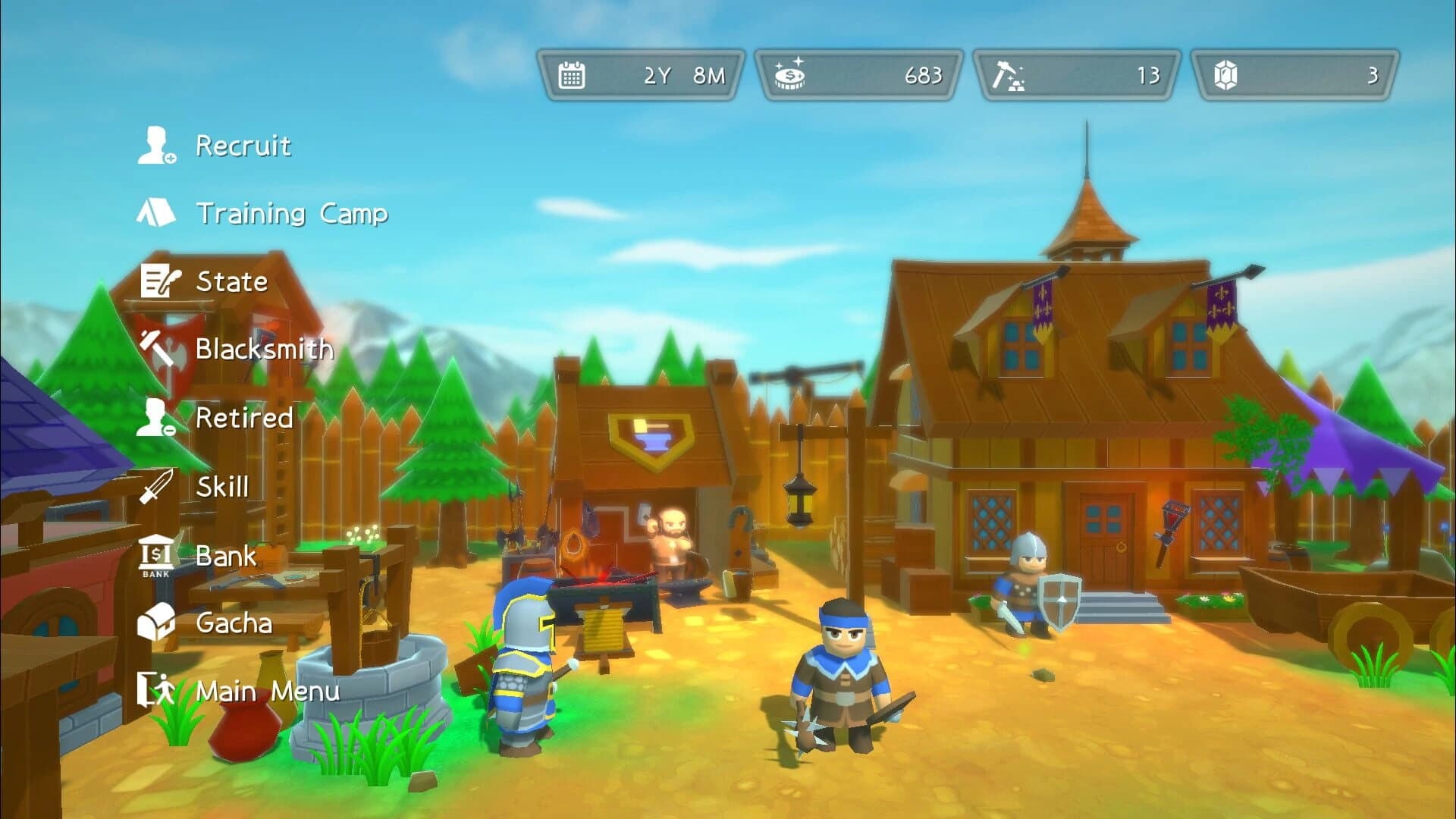
Task: Open the Recruit menu entry
Action: [243, 146]
